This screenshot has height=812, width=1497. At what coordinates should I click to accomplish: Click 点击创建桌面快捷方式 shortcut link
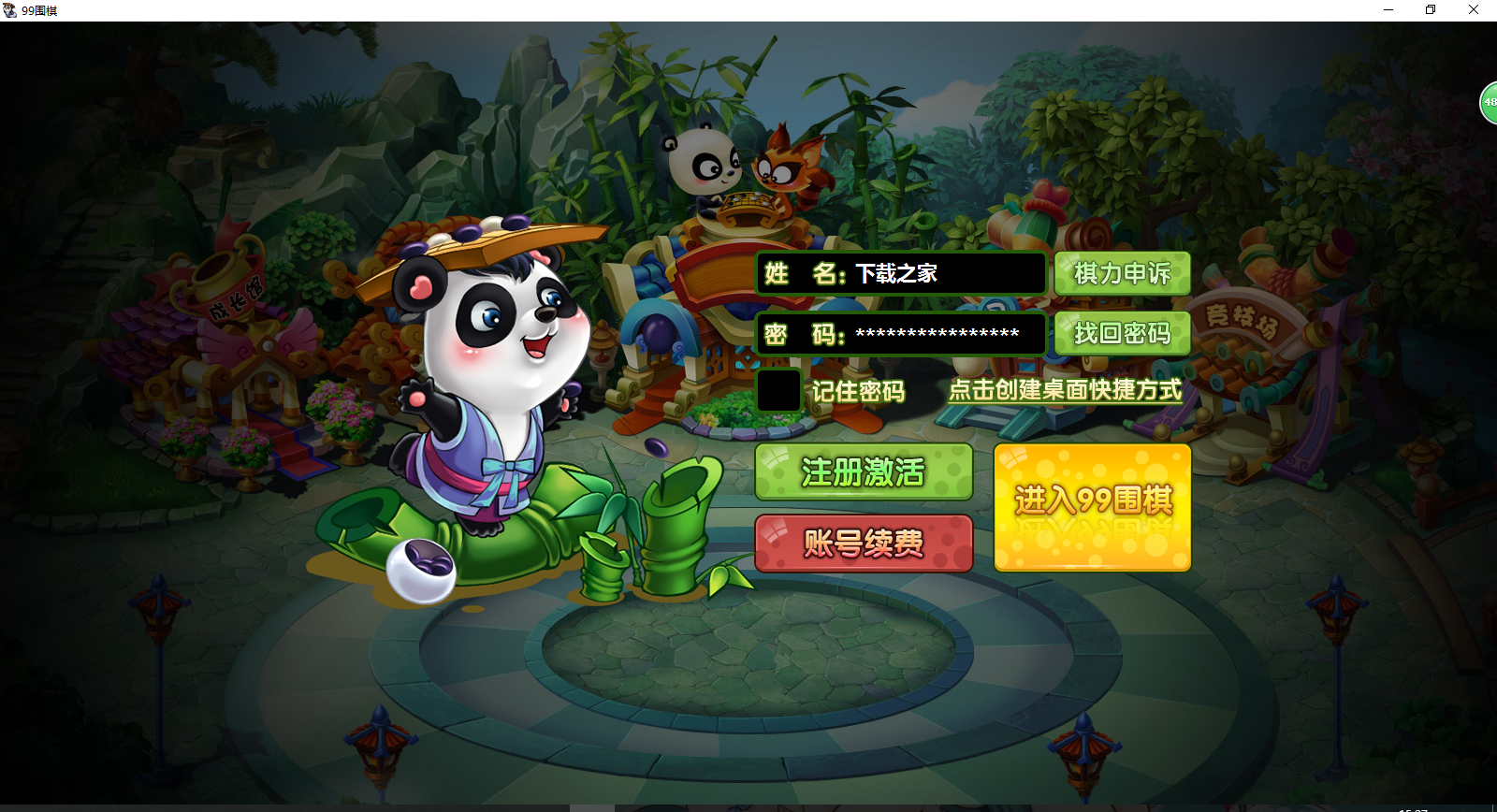point(1065,392)
